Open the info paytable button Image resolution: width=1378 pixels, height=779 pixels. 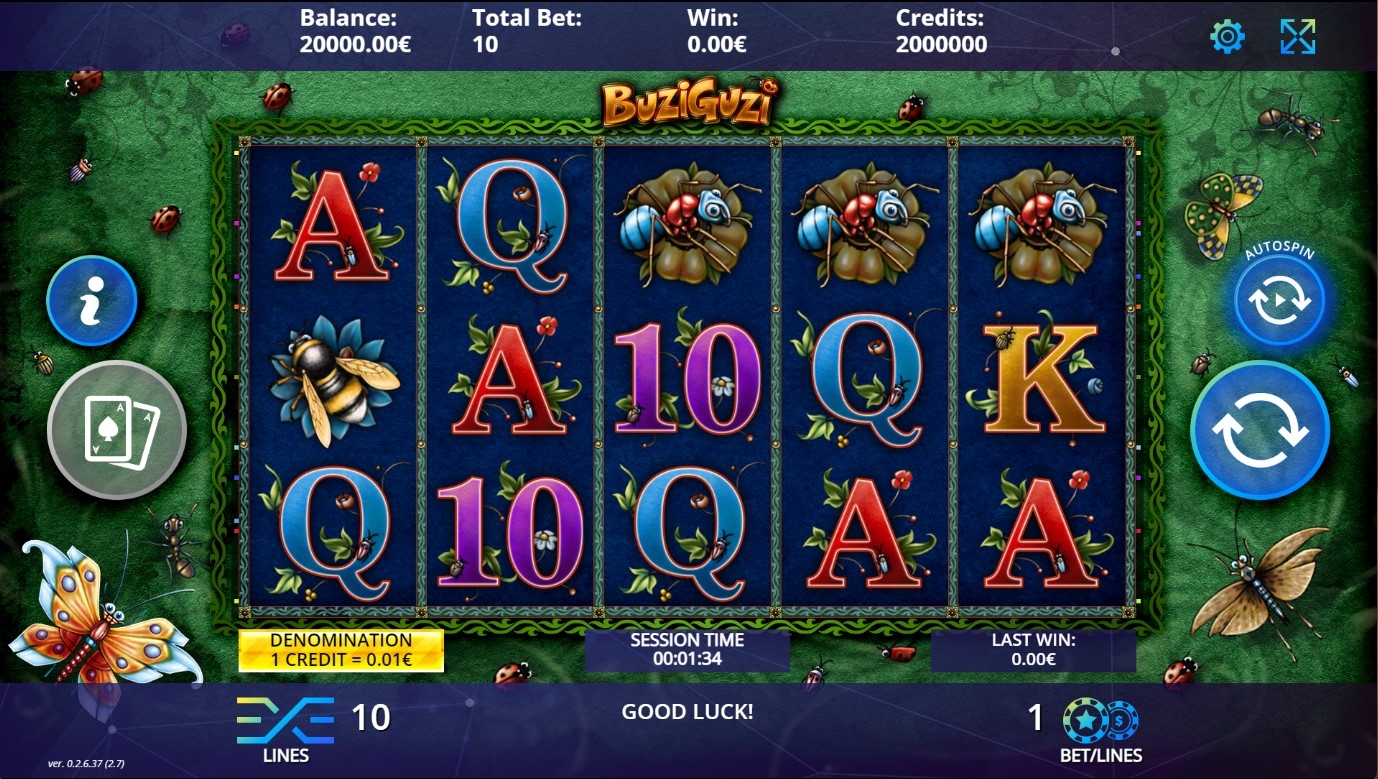pos(92,301)
